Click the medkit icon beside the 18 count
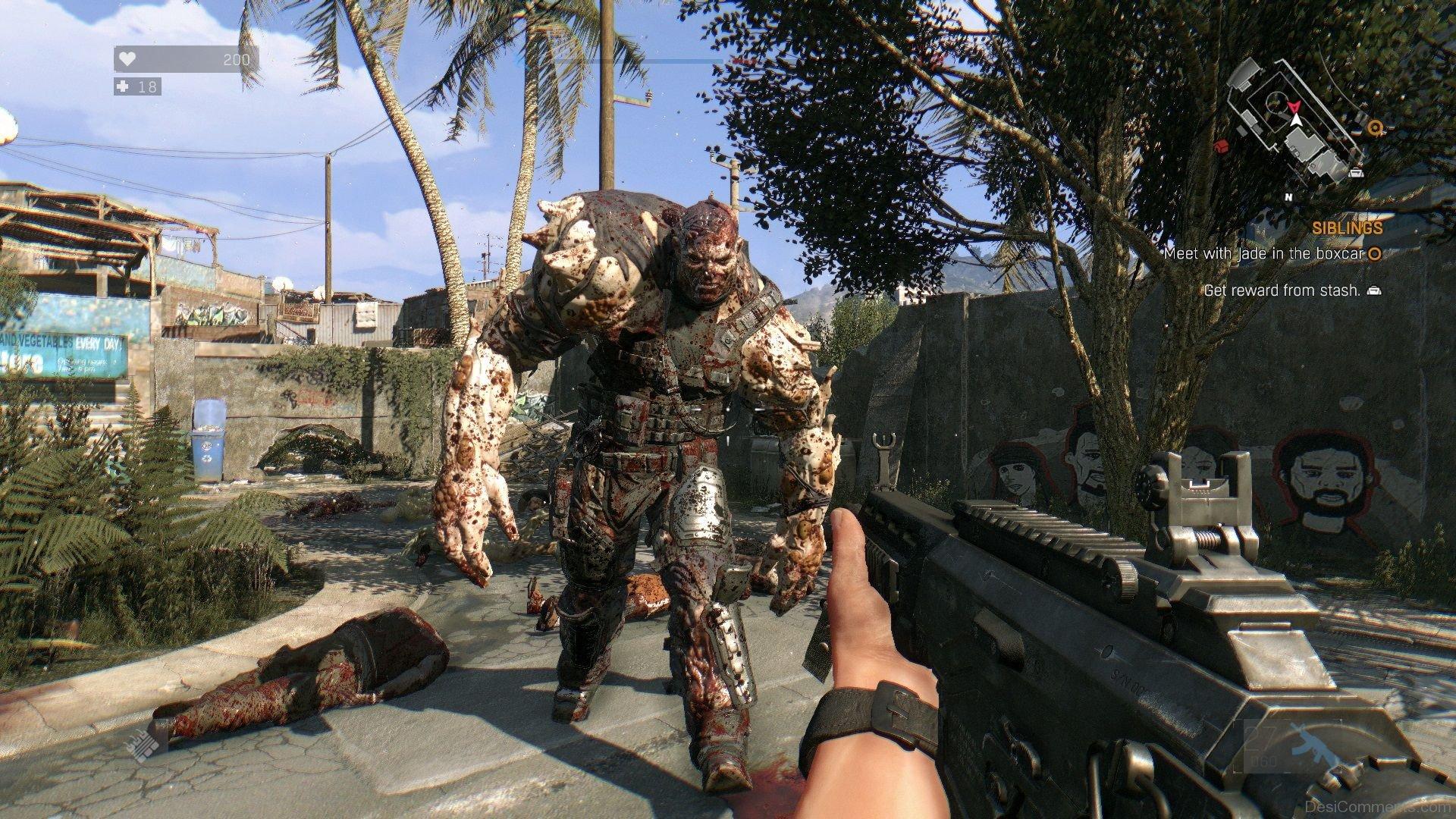Image resolution: width=1456 pixels, height=819 pixels. coord(124,87)
